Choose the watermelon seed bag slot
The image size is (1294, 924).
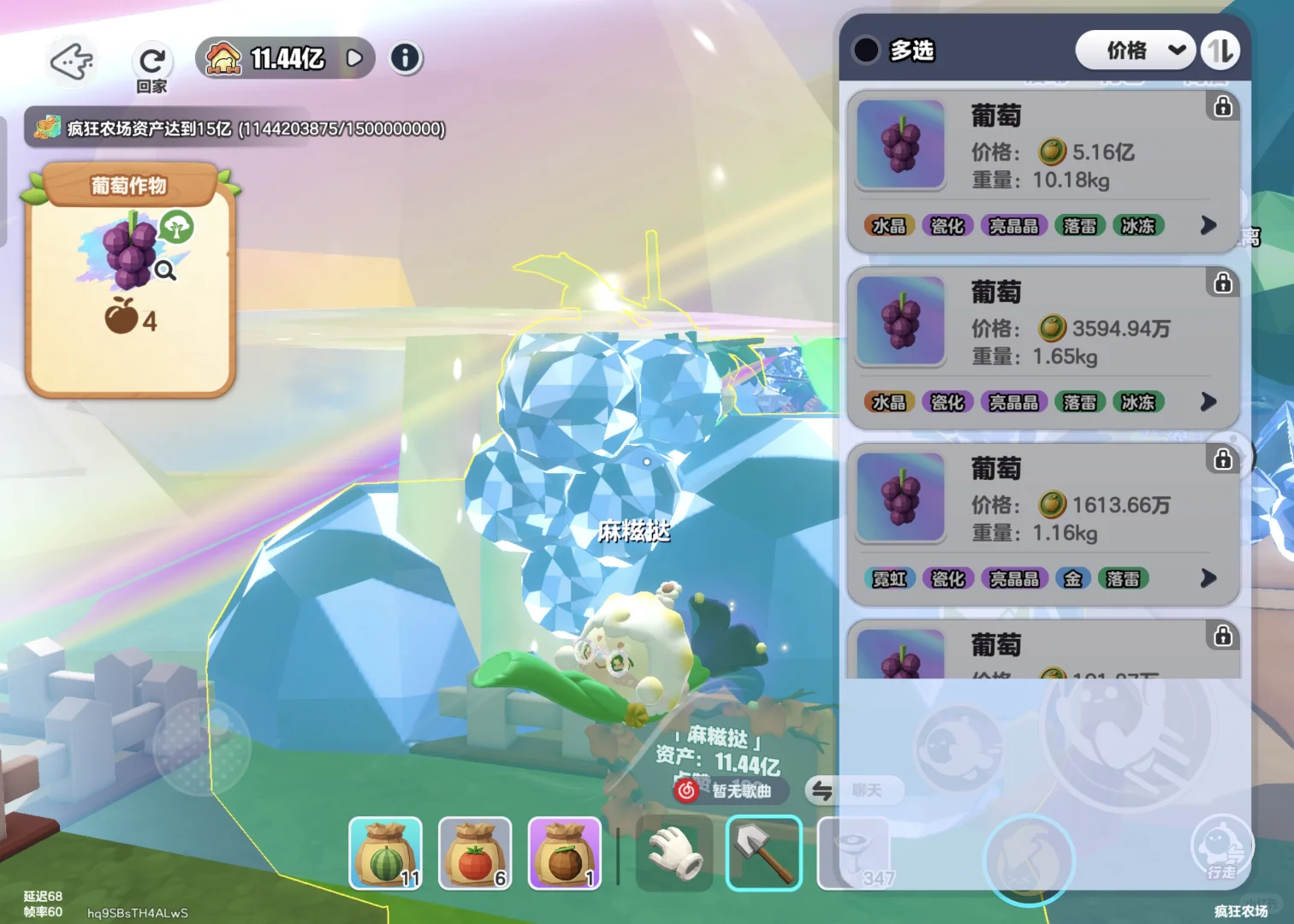385,853
